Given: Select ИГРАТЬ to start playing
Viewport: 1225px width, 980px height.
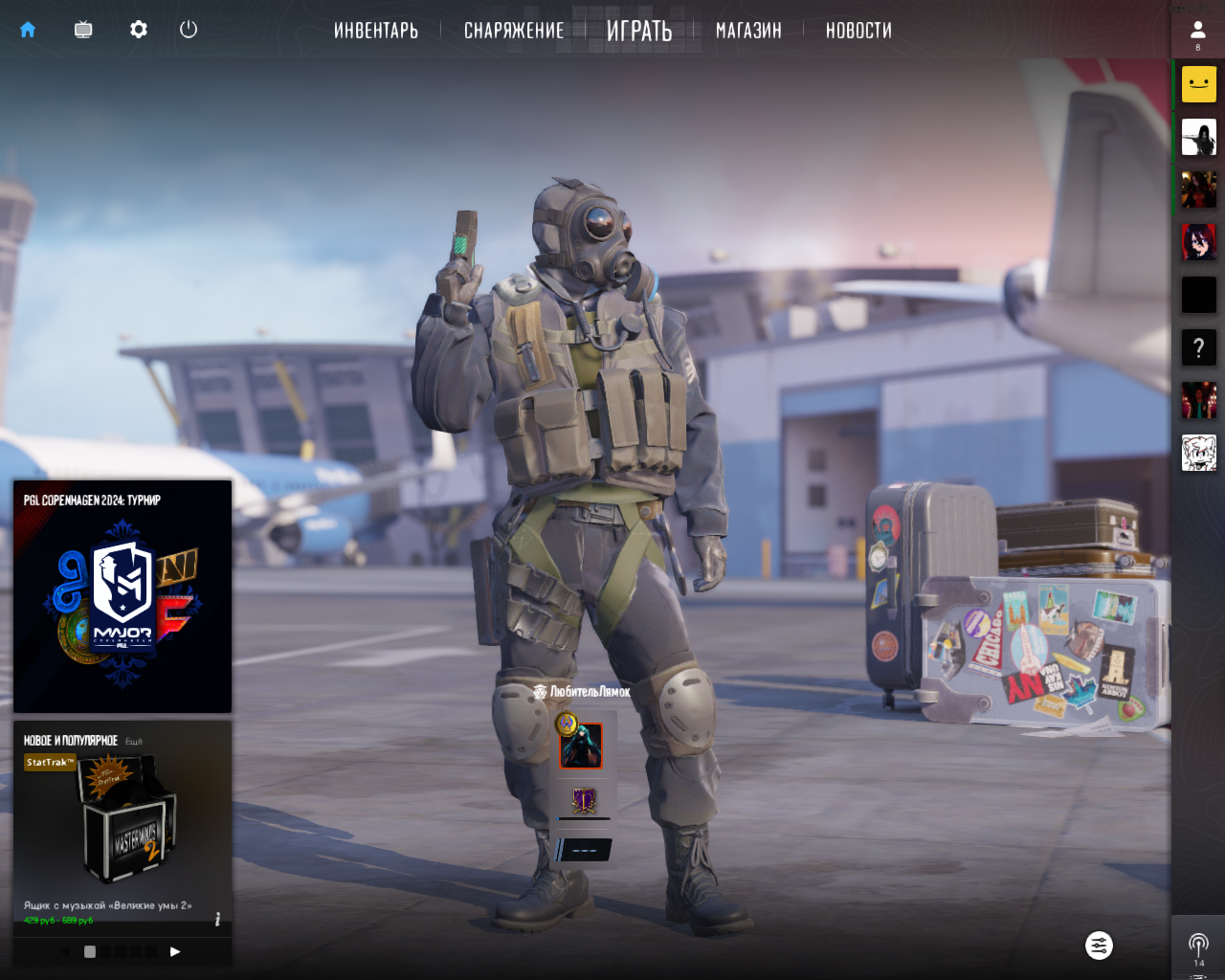Looking at the screenshot, I should click(639, 31).
